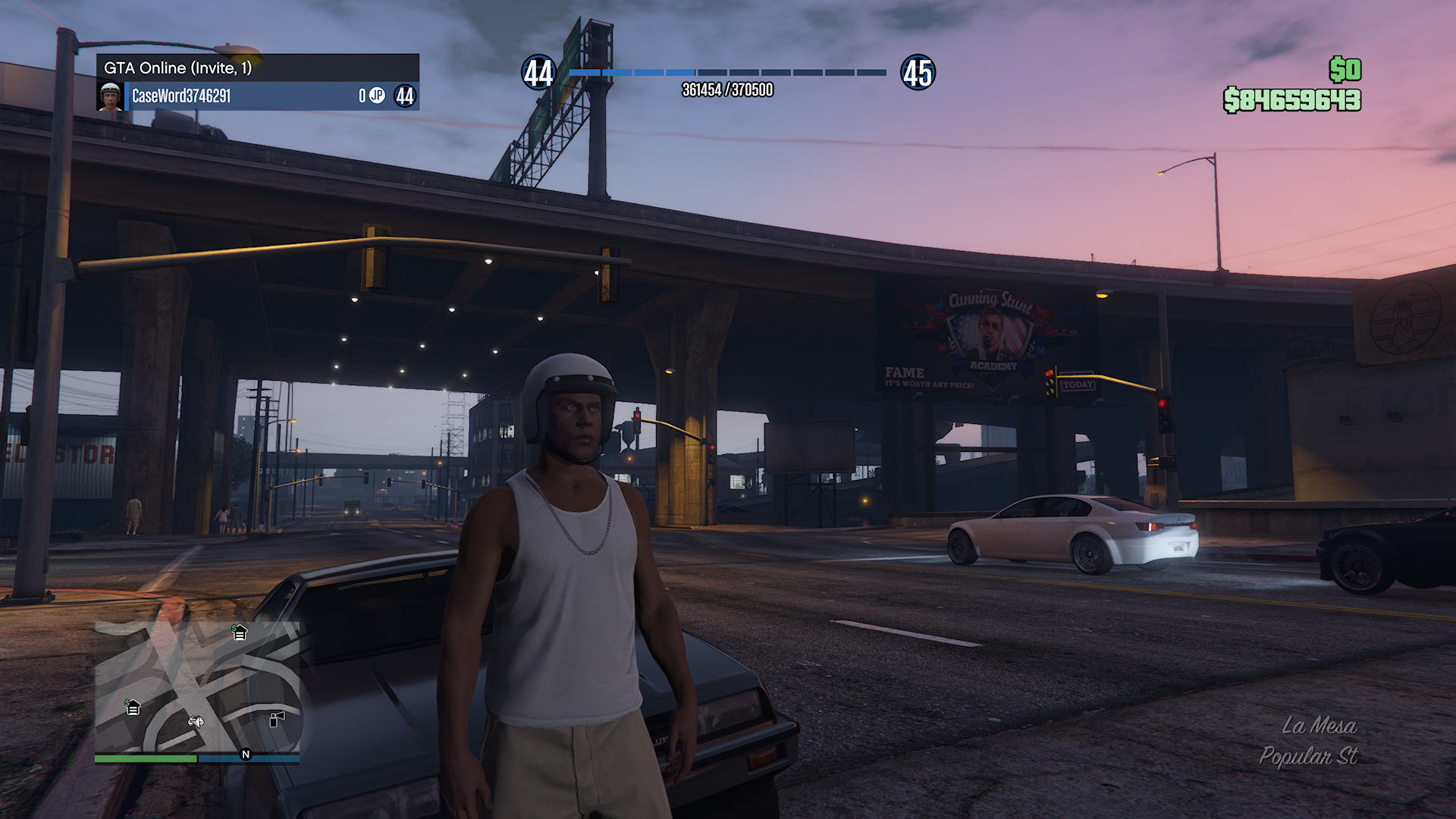This screenshot has height=819, width=1456.
Task: Click CaseWord3746291's avatar portrait
Action: [111, 96]
